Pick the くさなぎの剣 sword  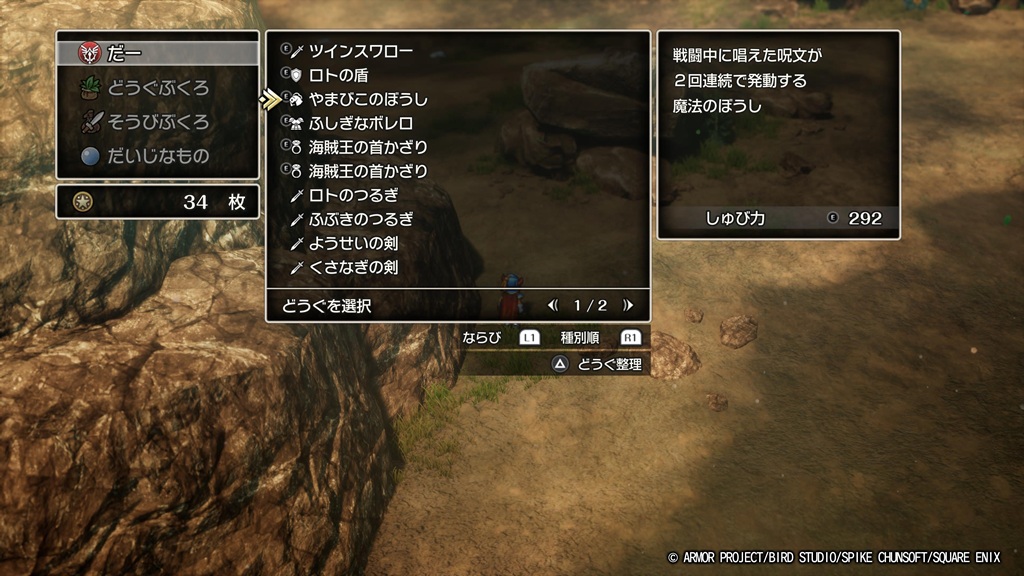353,267
